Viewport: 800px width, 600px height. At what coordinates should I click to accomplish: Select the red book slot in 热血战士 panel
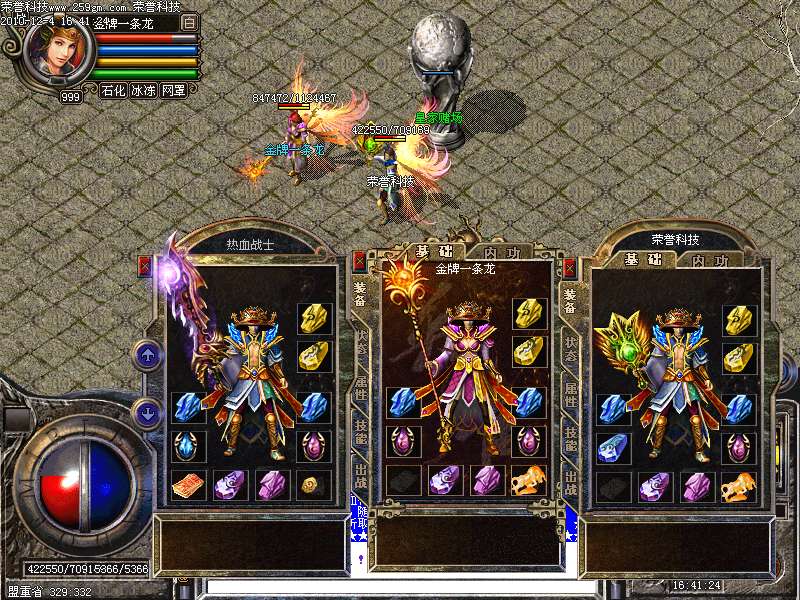pyautogui.click(x=188, y=485)
